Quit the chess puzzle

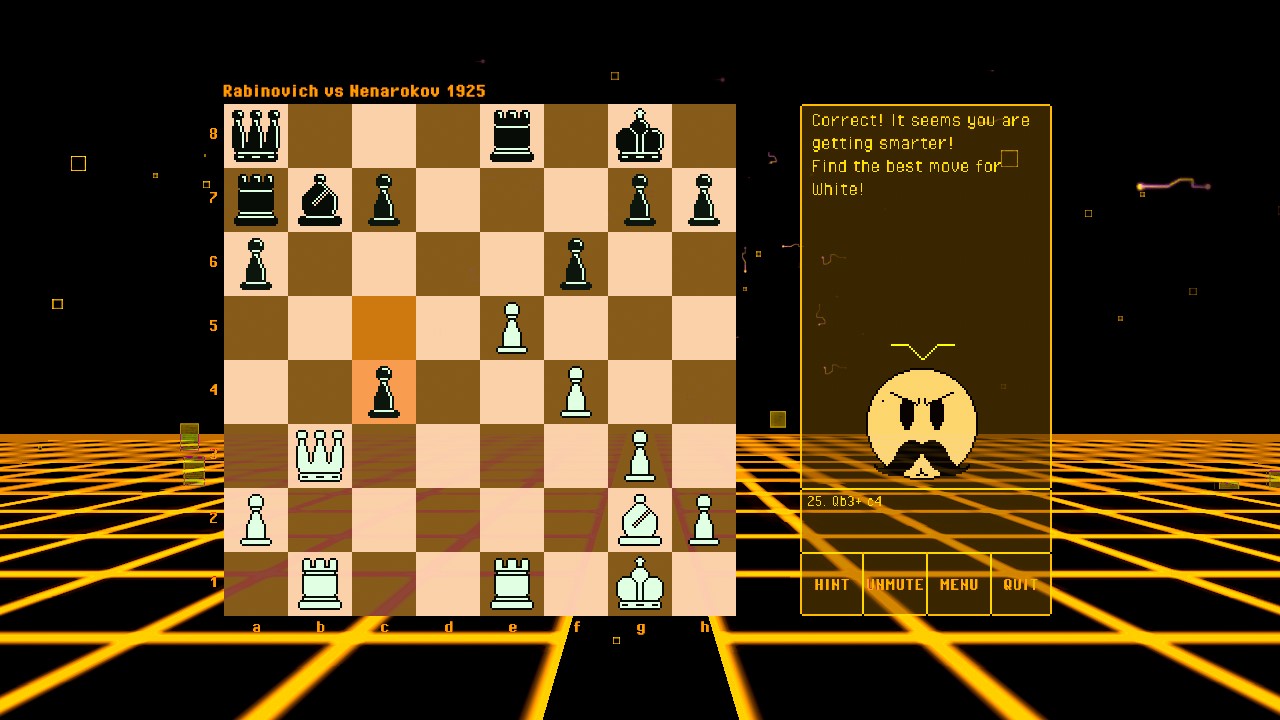click(x=1020, y=585)
